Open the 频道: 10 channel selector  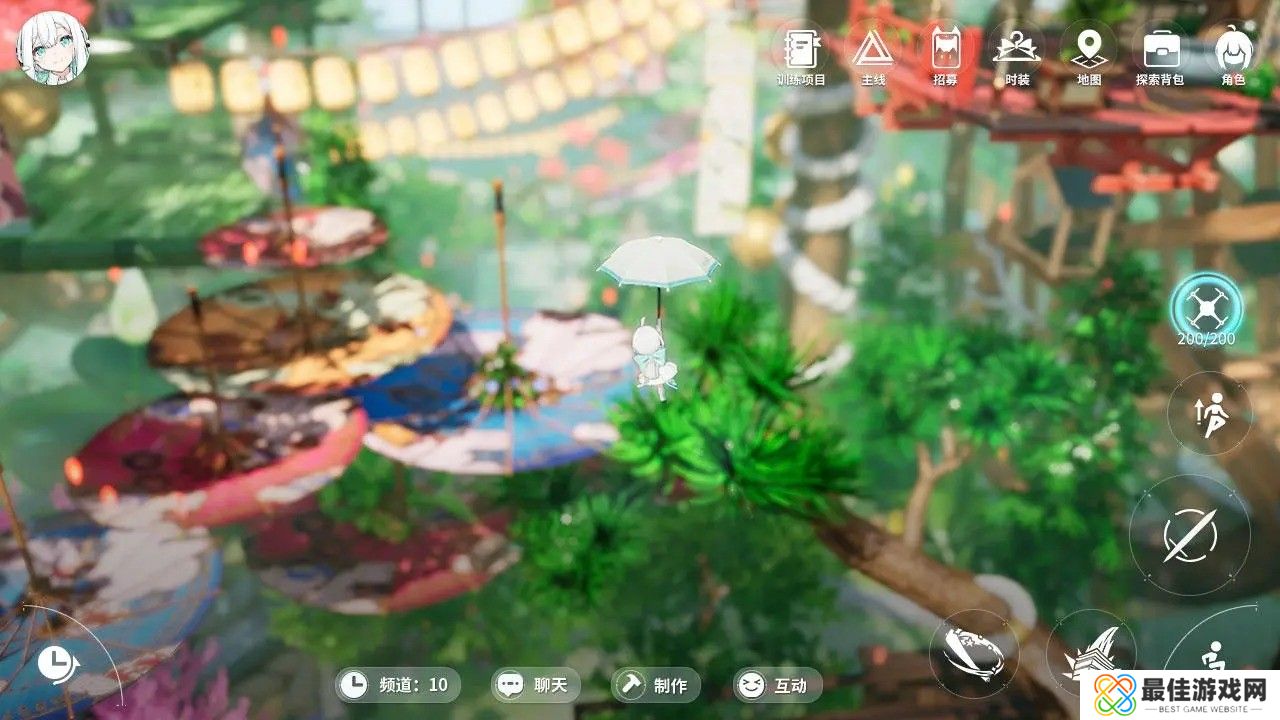(x=398, y=686)
